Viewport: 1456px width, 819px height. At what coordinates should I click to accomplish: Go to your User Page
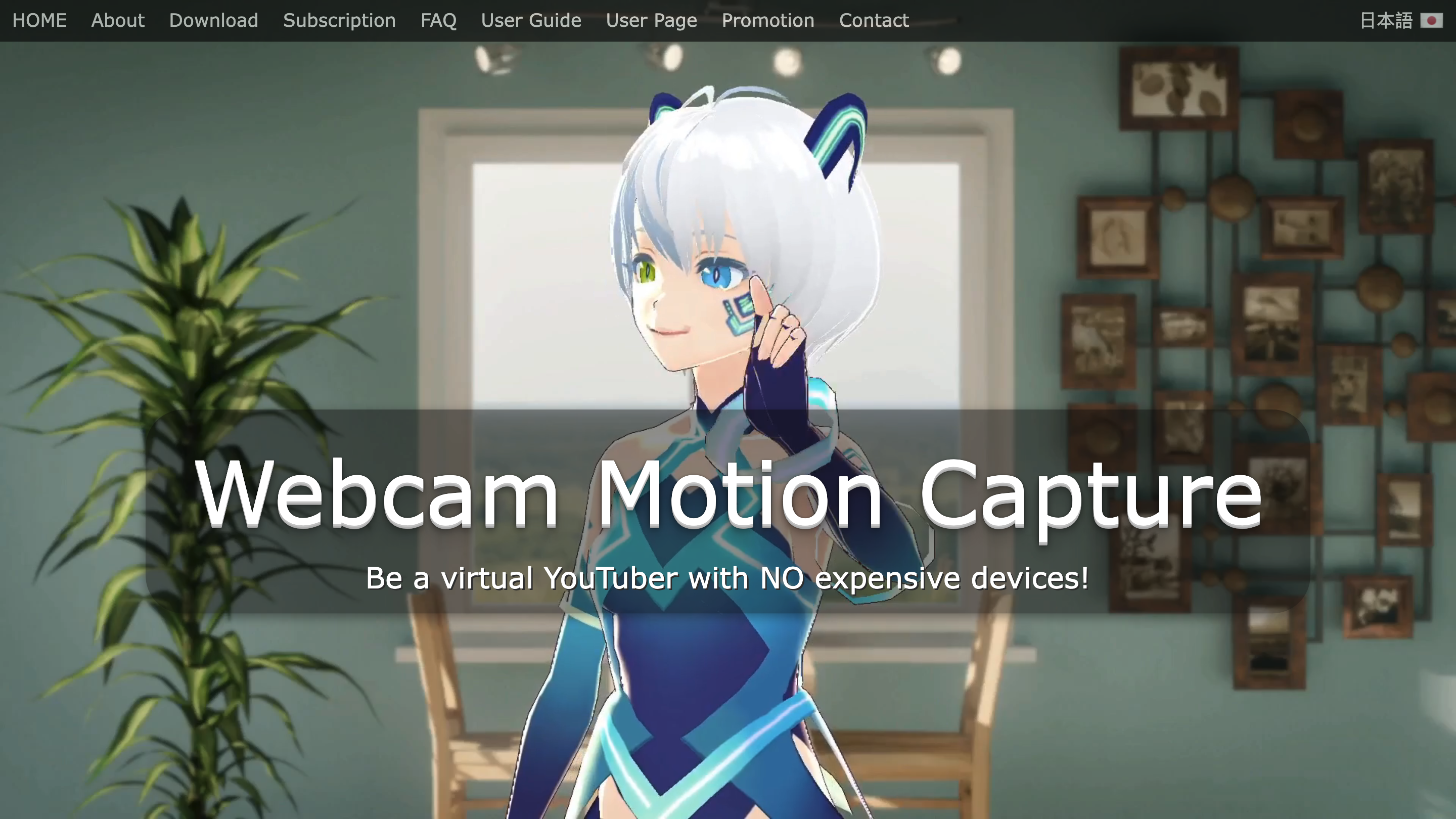click(651, 20)
